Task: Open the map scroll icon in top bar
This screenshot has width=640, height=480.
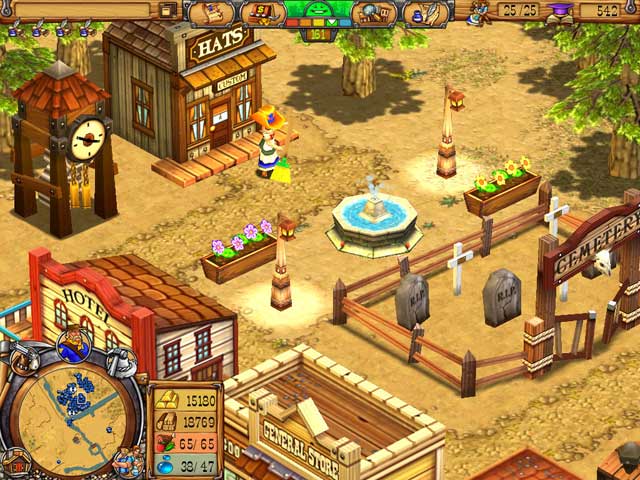Action: (x=211, y=13)
